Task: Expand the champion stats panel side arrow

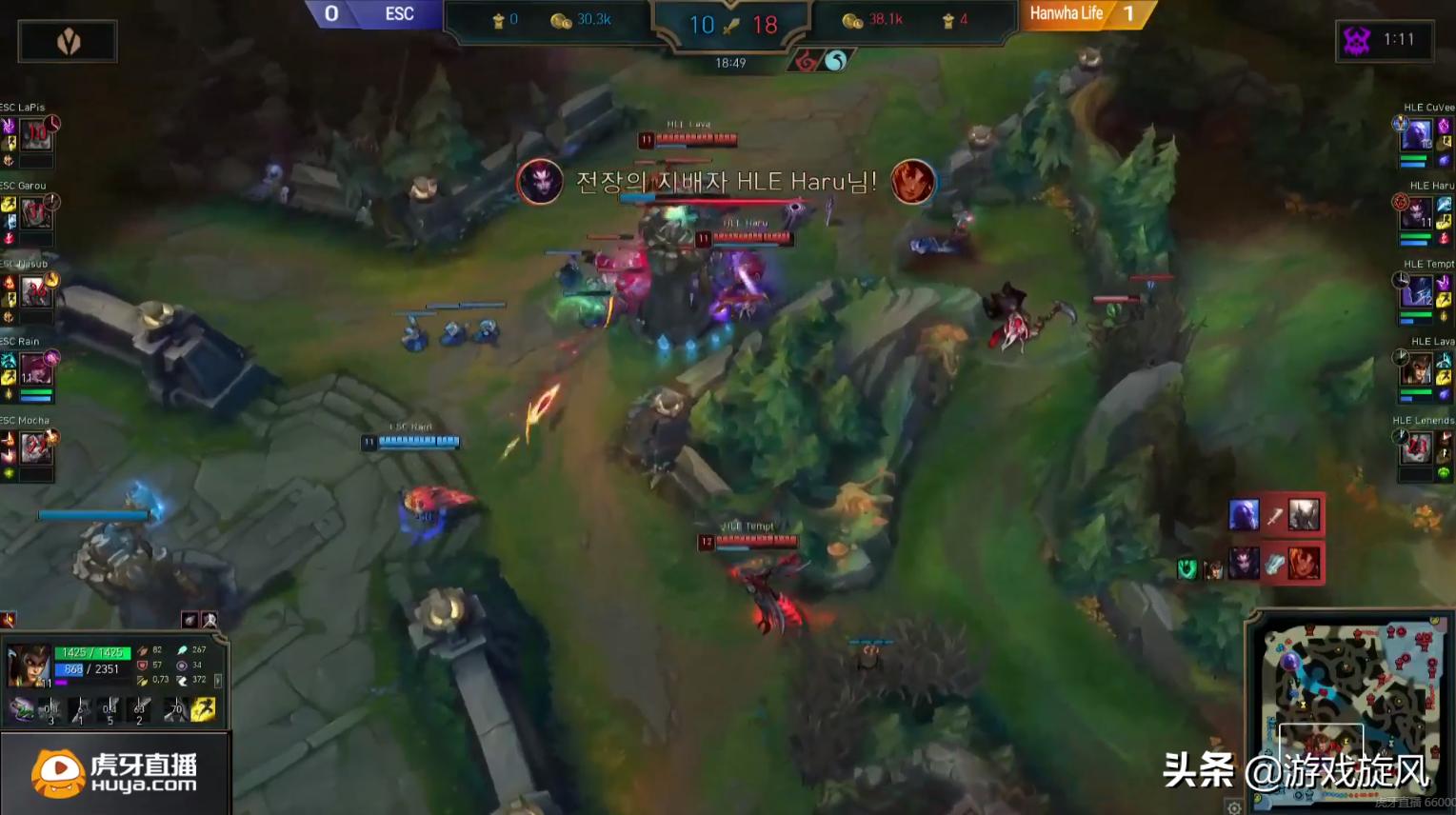Action: (x=219, y=681)
